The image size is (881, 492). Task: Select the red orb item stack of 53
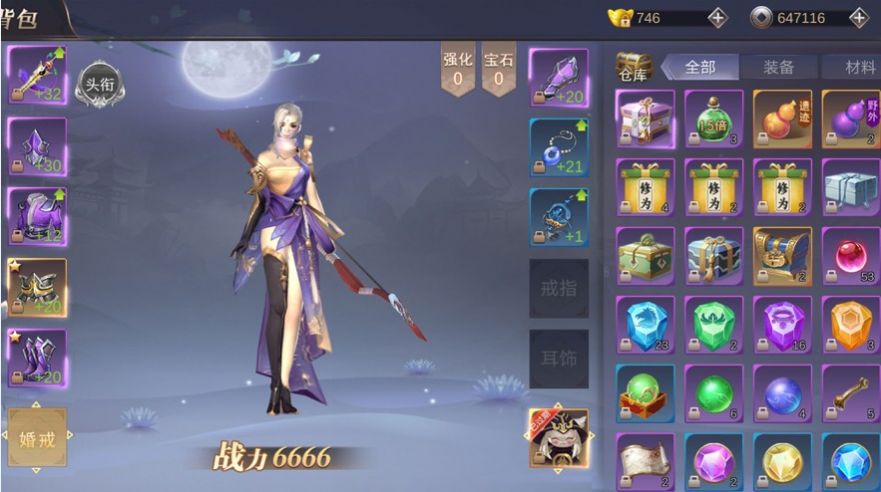pos(851,256)
